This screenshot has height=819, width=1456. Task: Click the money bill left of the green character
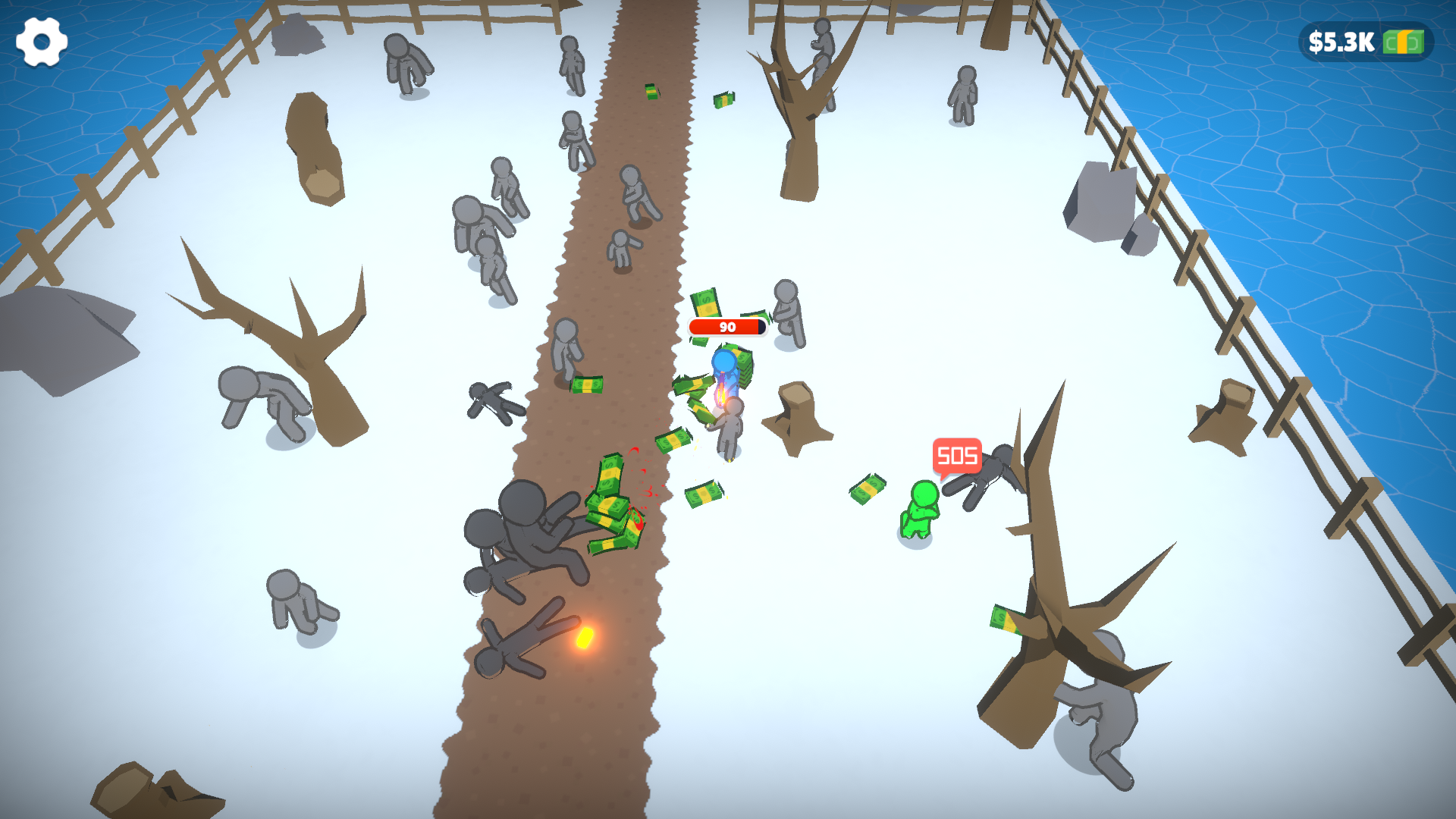867,489
